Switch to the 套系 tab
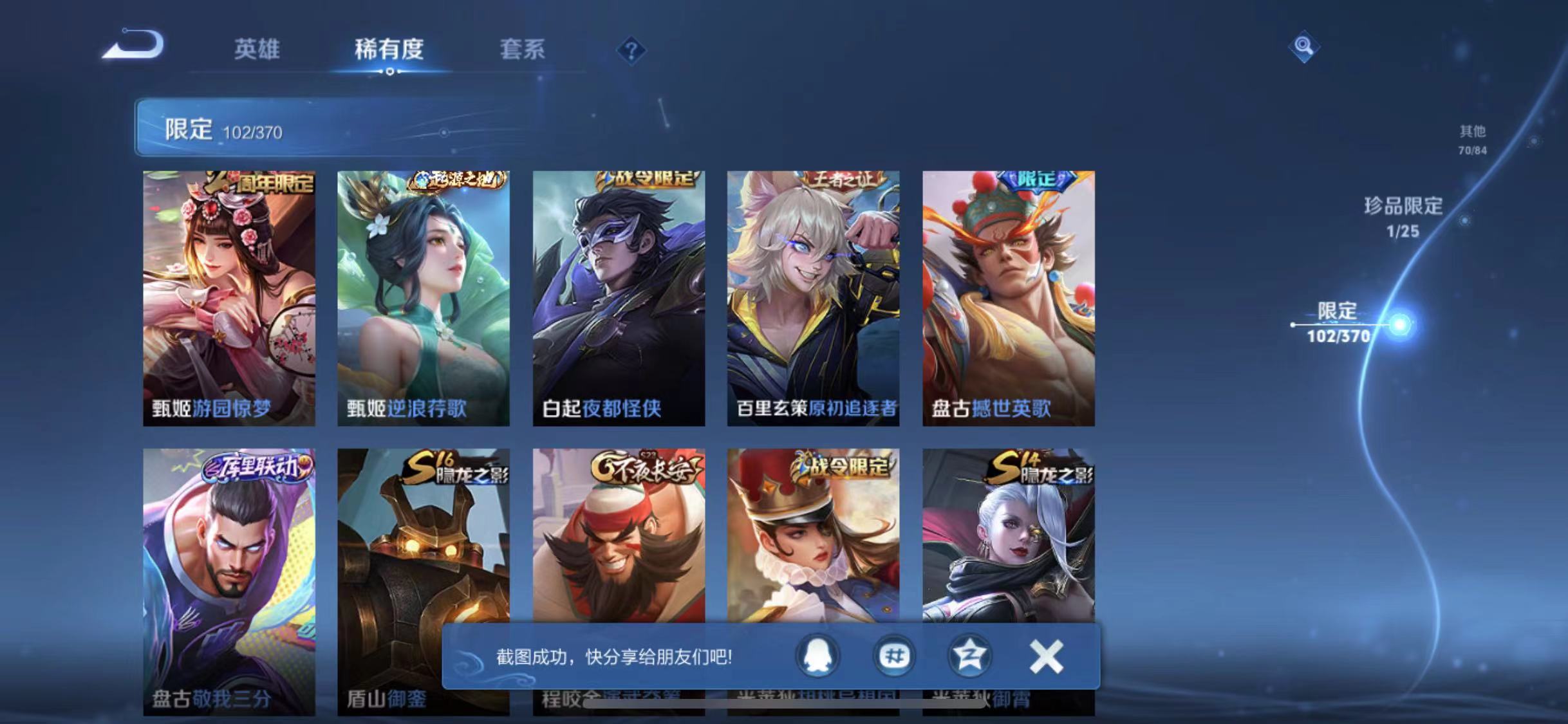This screenshot has height=724, width=1568. 523,50
